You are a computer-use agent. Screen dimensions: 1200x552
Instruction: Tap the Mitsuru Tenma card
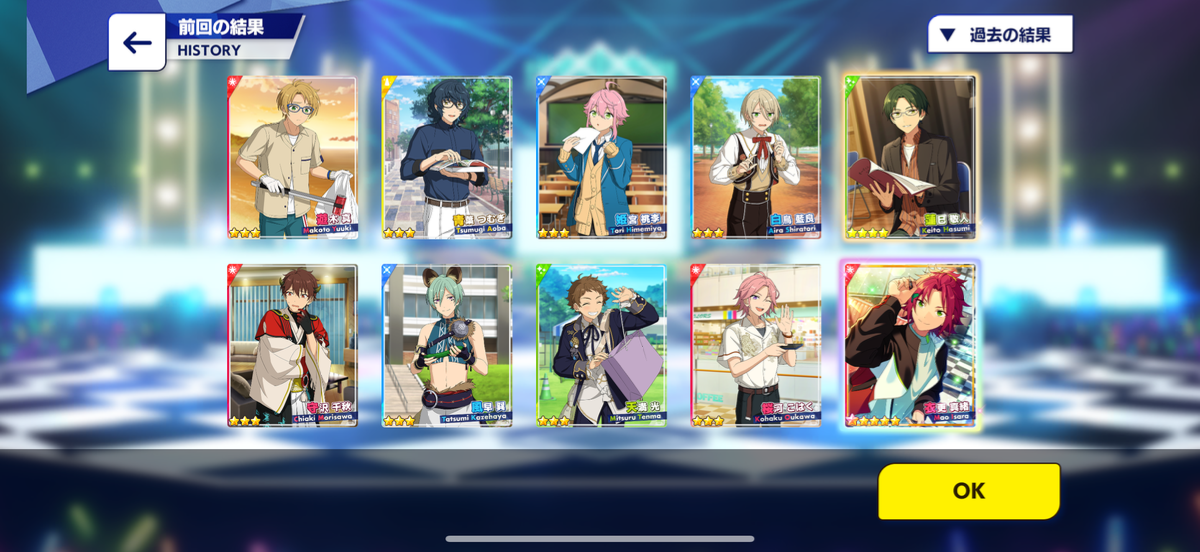(x=602, y=345)
